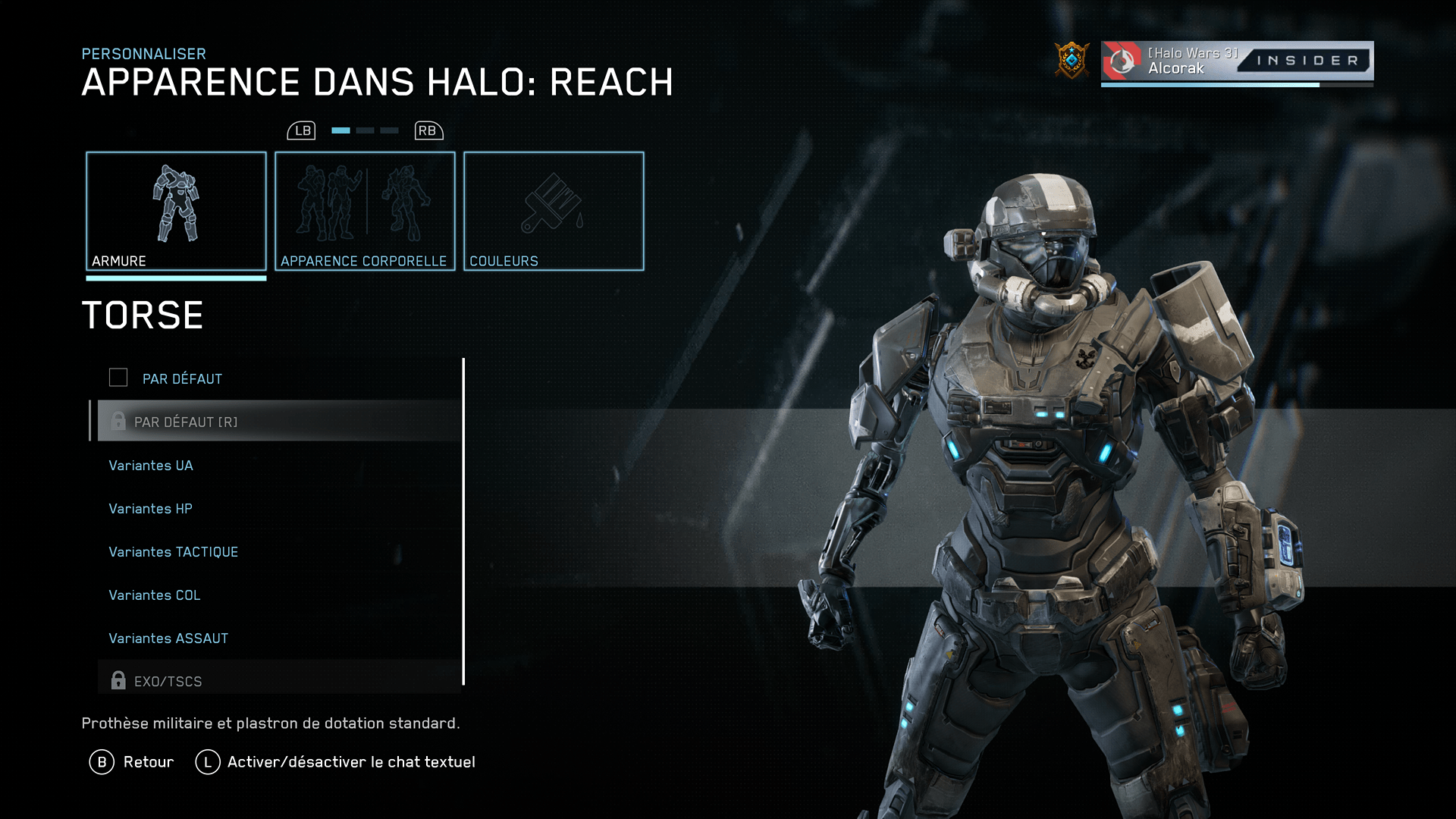Expand the Variantes UA chest list
Viewport: 1456px width, 819px height.
point(151,466)
